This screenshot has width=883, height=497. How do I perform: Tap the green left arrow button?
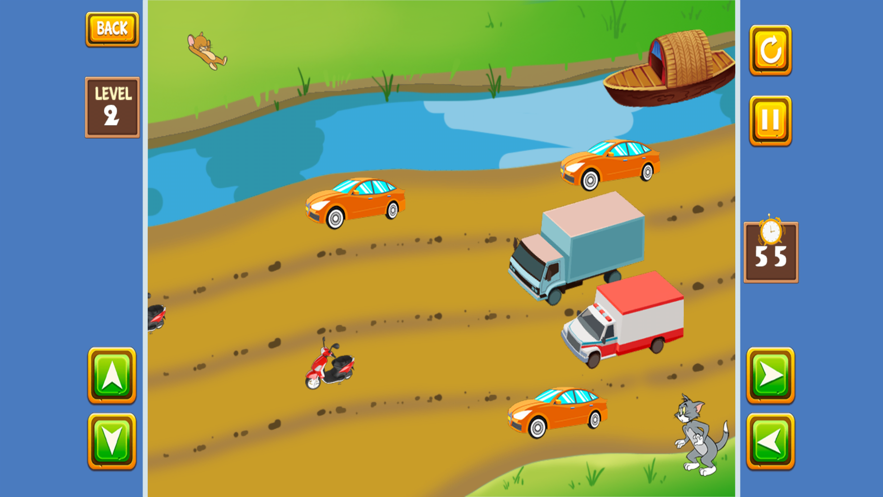coord(770,441)
